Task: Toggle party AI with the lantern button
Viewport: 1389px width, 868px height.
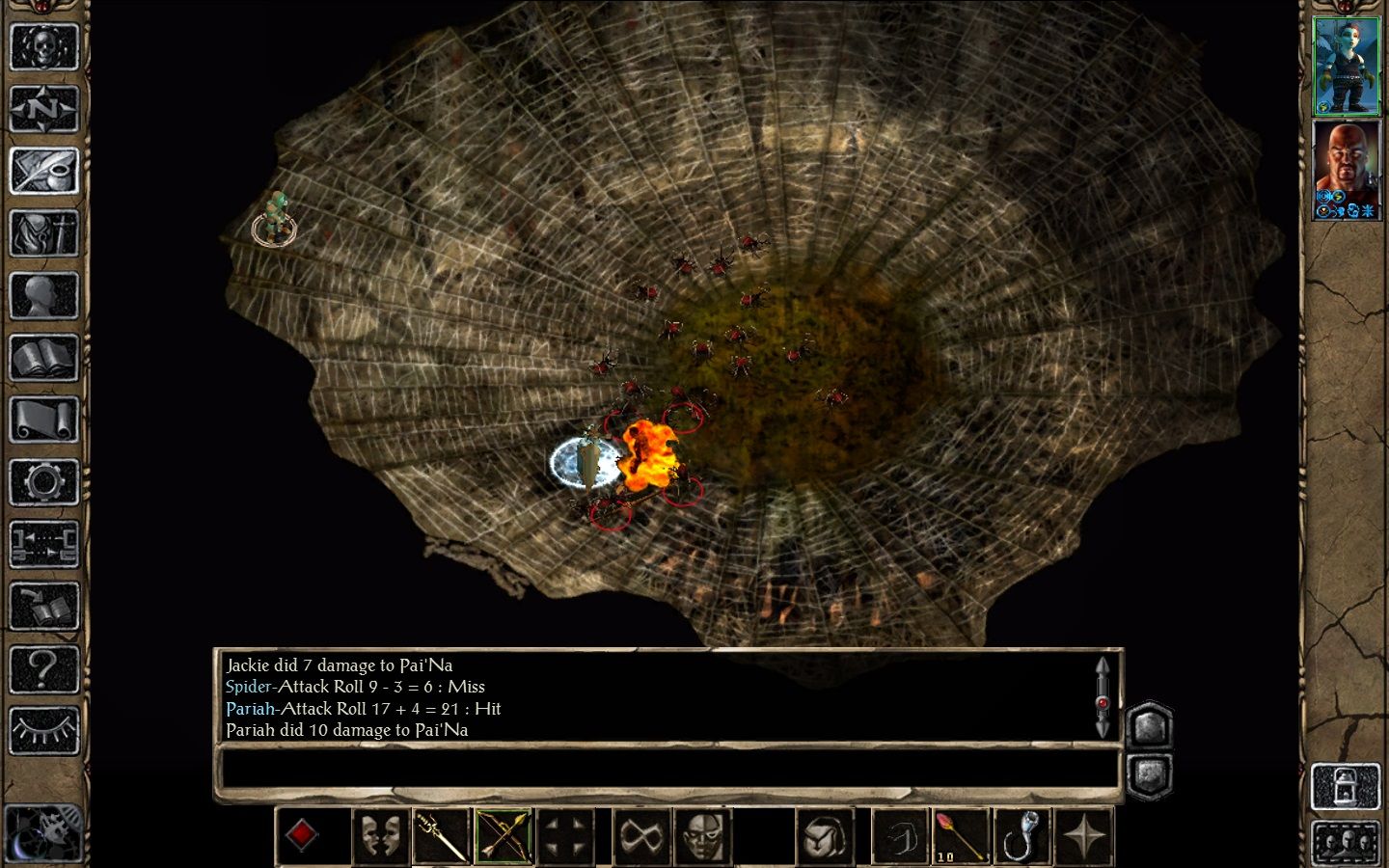Action: 1347,786
